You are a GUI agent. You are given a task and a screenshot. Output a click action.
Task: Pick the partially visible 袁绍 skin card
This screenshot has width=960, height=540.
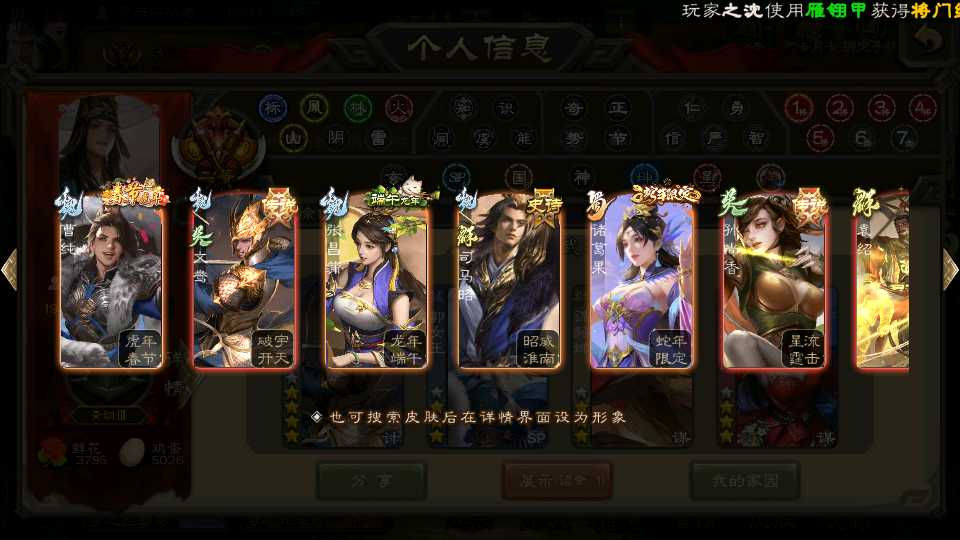click(x=882, y=281)
